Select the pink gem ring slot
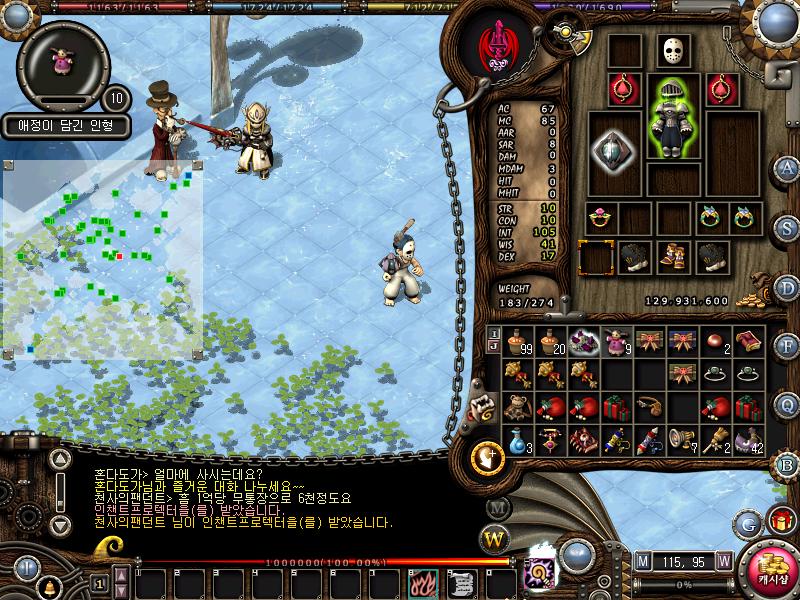 [600, 217]
